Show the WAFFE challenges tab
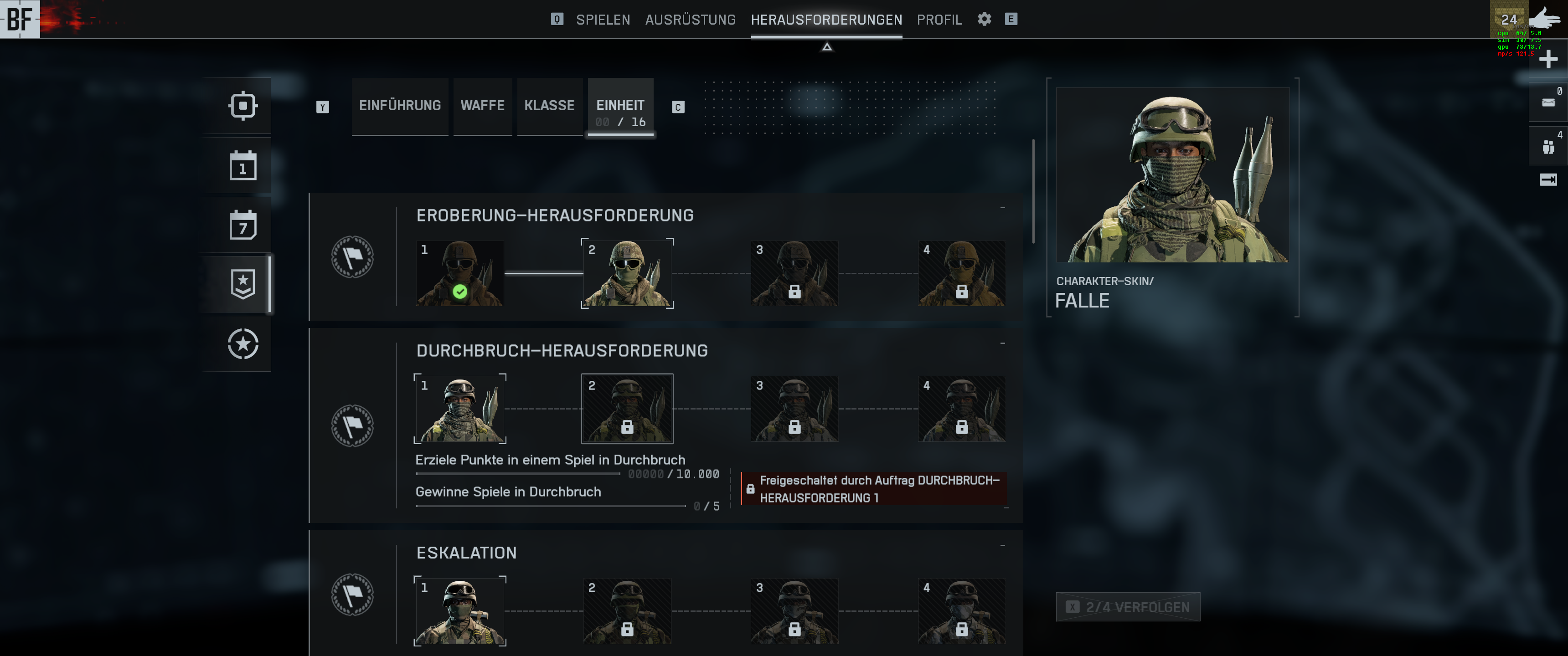This screenshot has width=1568, height=656. 482,106
